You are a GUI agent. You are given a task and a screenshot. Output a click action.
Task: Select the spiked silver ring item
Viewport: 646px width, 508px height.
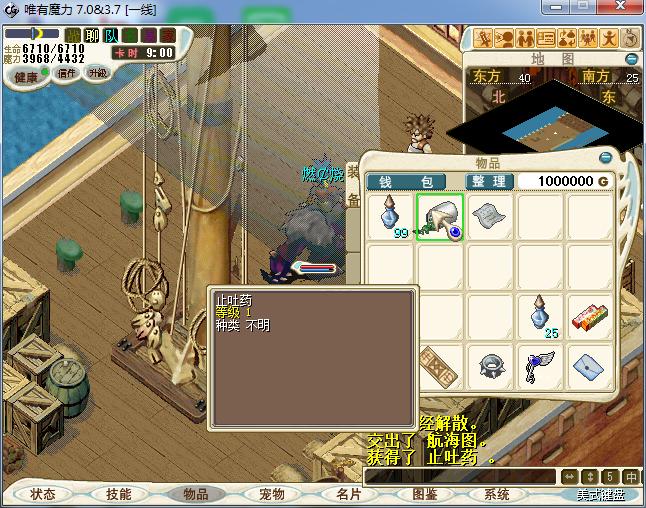pos(489,367)
